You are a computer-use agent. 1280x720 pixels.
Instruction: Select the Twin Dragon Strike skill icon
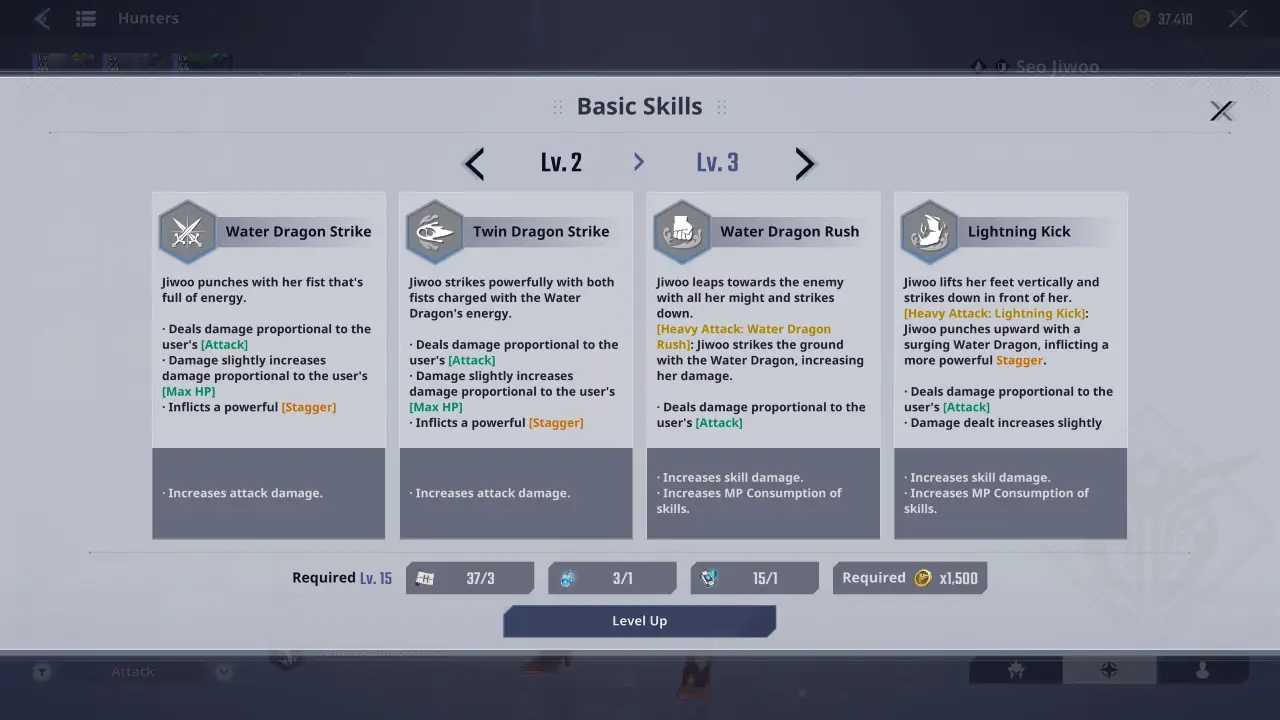coord(434,231)
